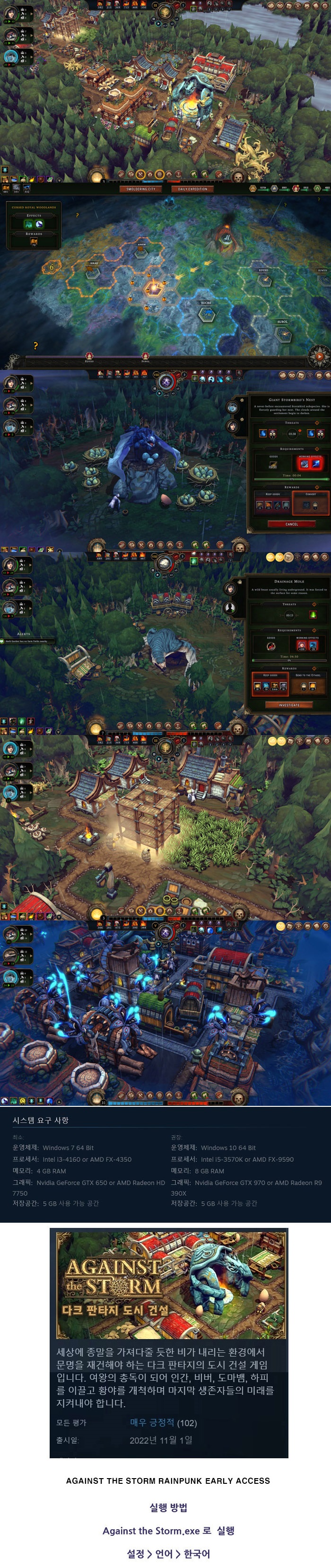
Task: Open the Daily Expedition button
Action: [192, 189]
